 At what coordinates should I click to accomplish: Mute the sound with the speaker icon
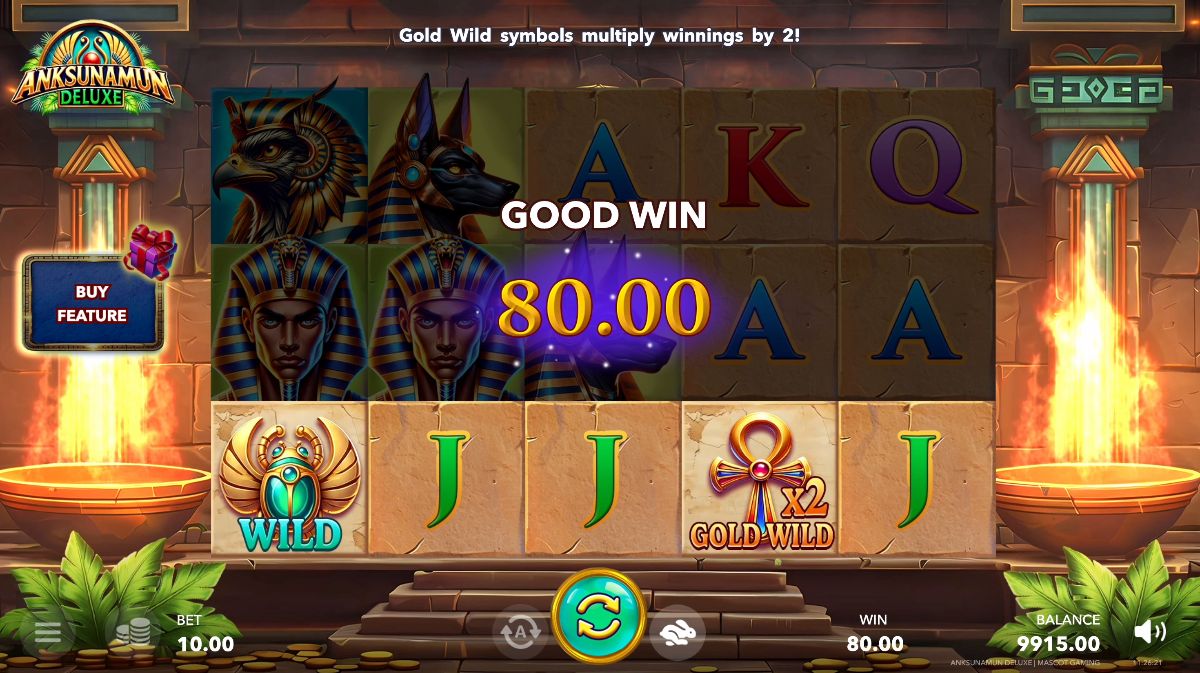[1149, 631]
